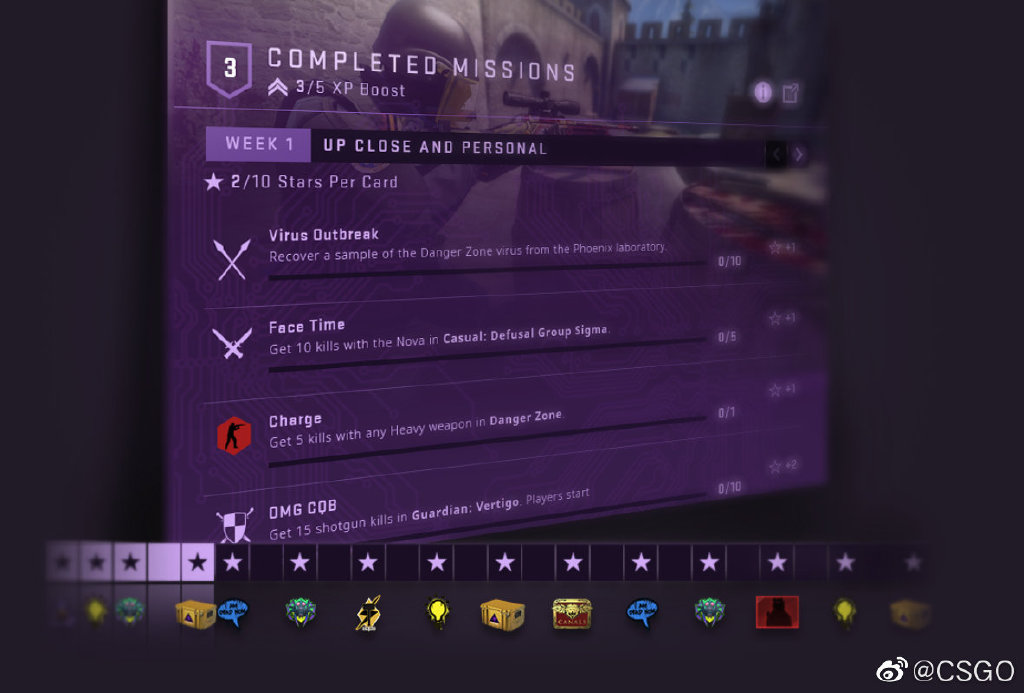Select the Week 1 mission card tab
The image size is (1024, 693).
(x=258, y=144)
